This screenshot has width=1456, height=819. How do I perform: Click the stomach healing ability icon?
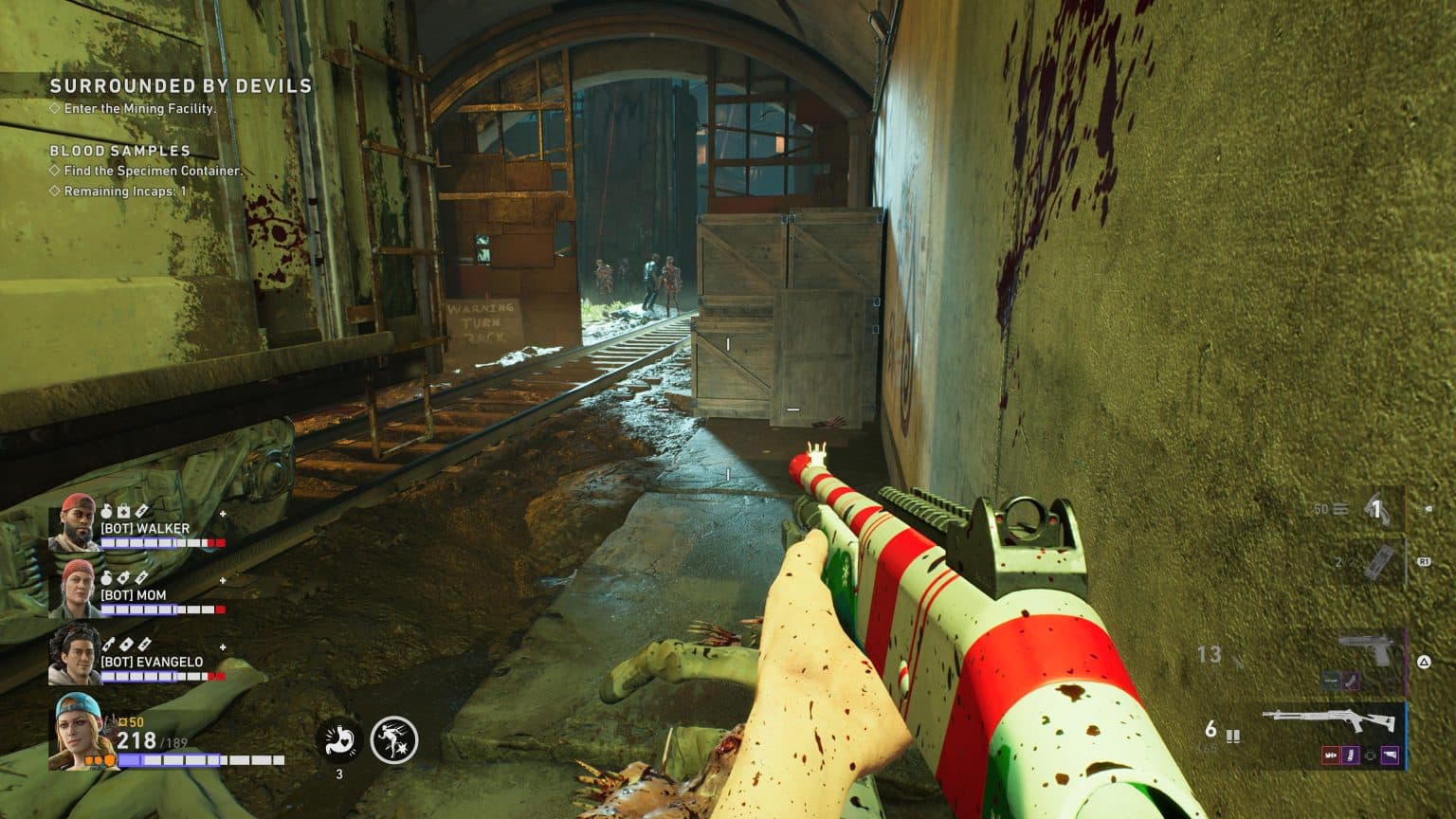[339, 739]
